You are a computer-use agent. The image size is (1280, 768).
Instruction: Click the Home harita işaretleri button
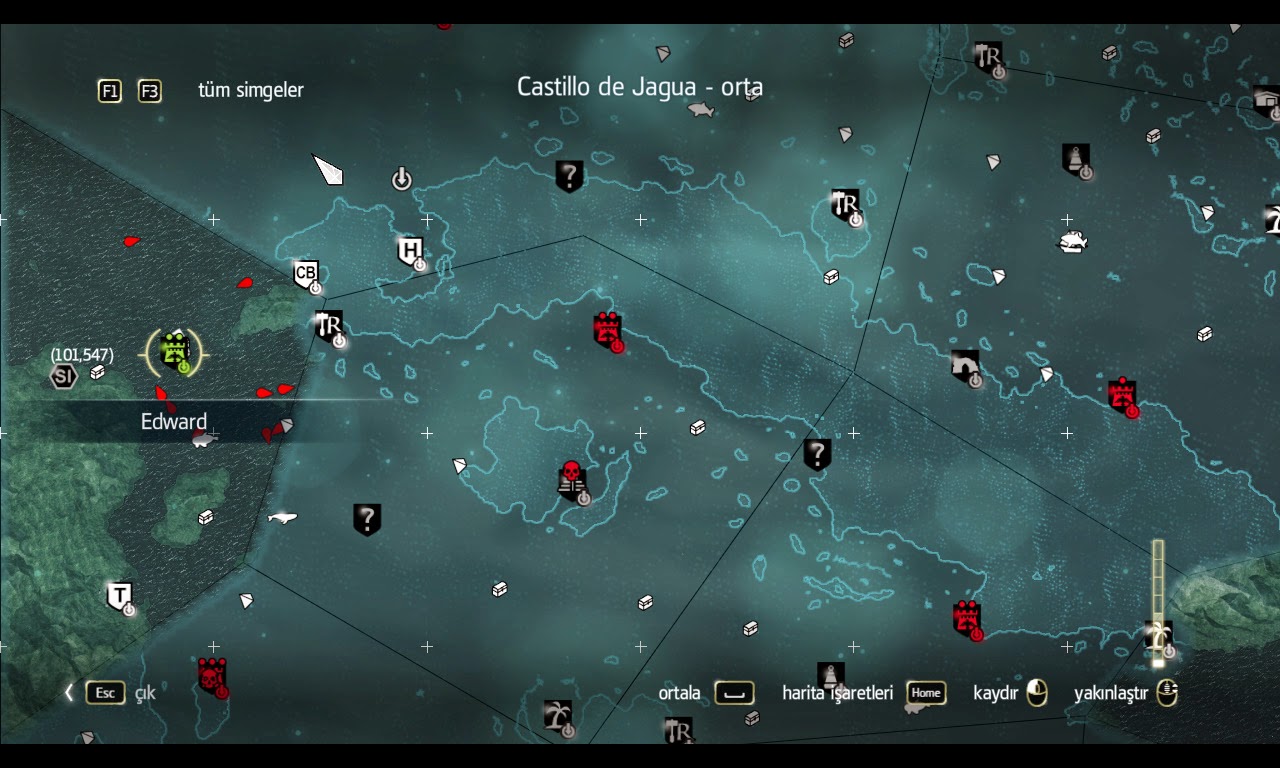(x=925, y=693)
